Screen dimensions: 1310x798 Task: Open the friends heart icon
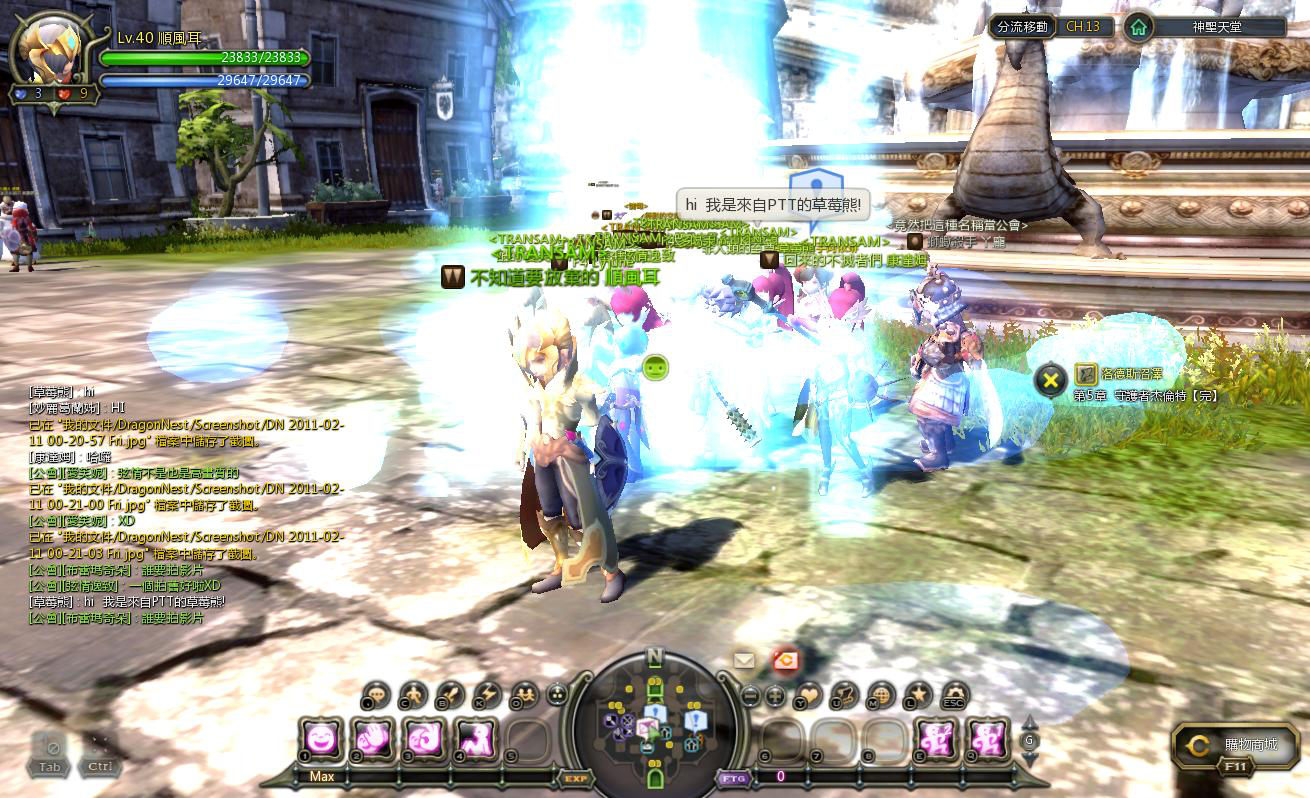click(807, 694)
